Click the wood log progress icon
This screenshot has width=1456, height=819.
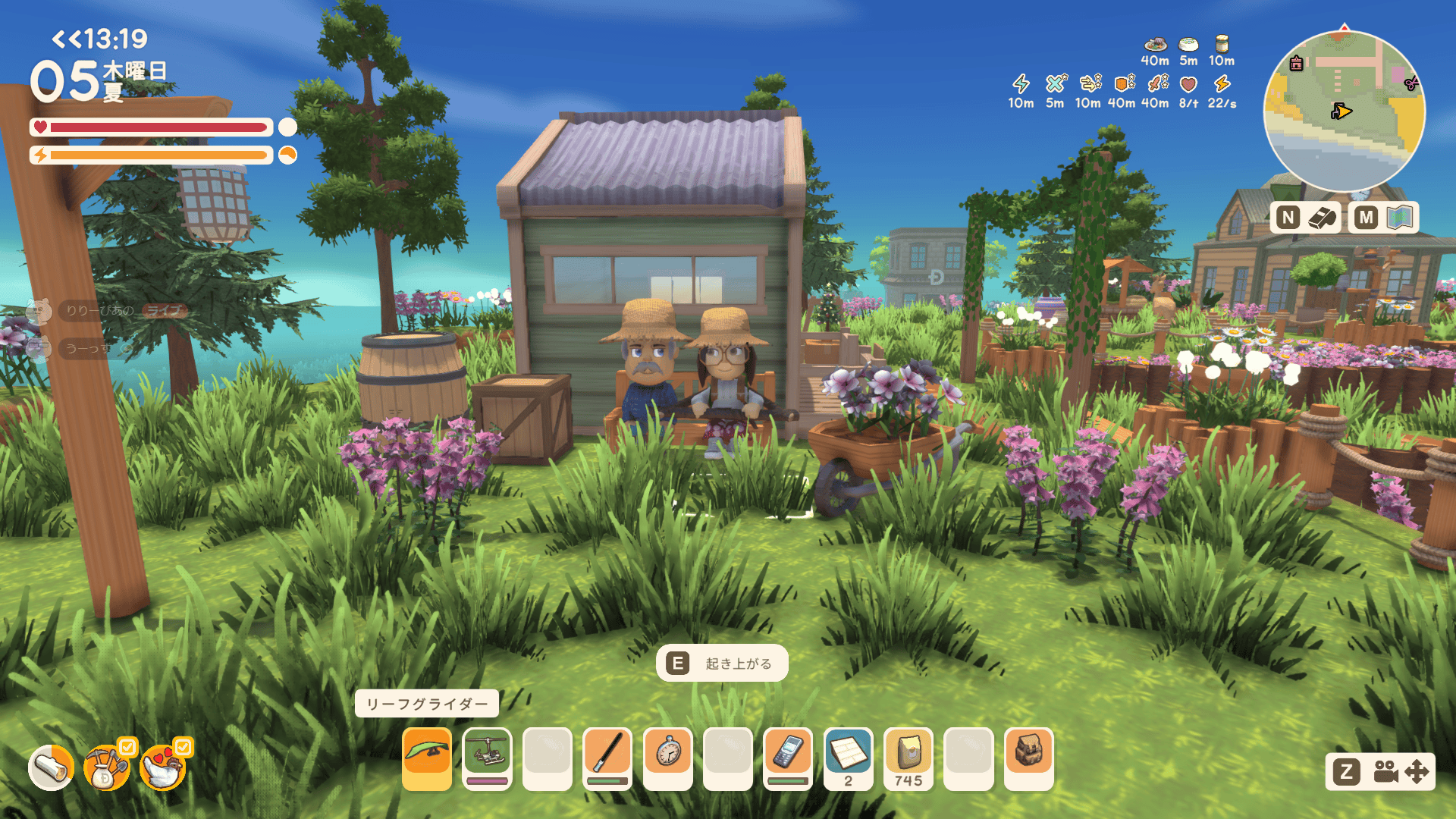click(x=51, y=767)
